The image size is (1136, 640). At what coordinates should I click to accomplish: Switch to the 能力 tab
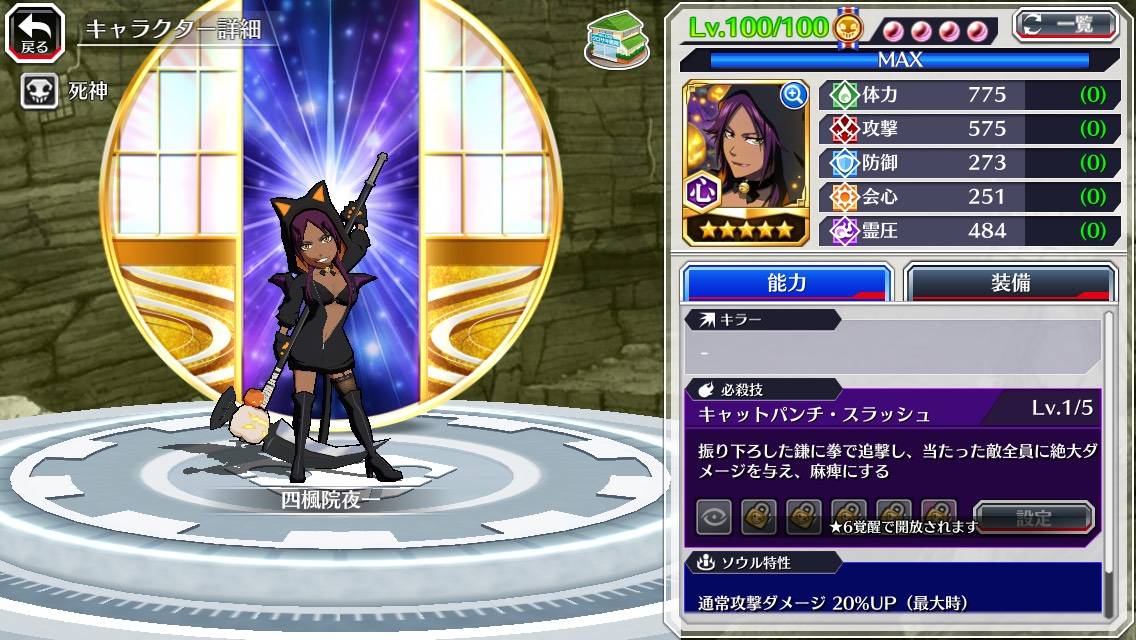[x=786, y=283]
